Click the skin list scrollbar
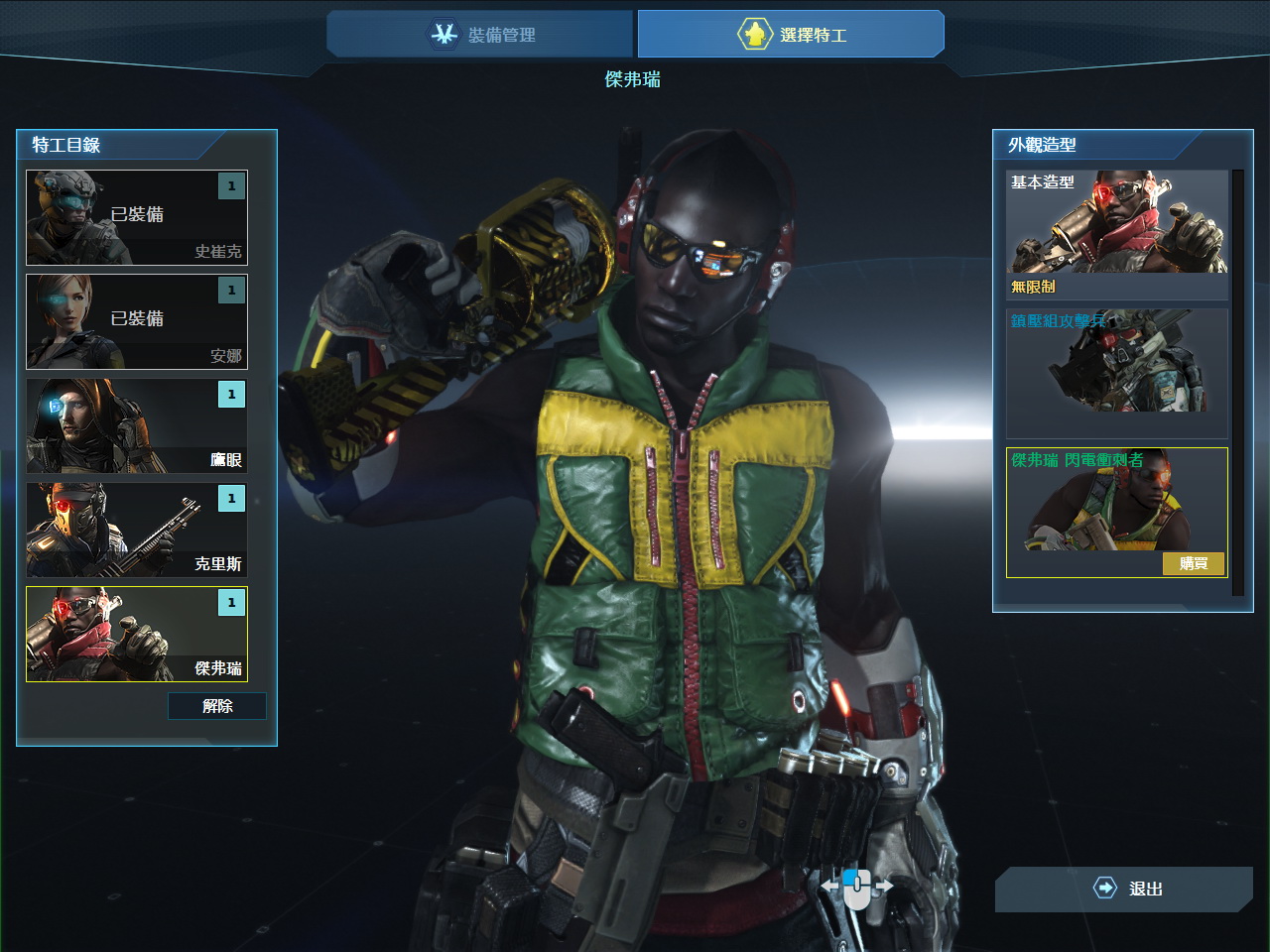The image size is (1270, 952). coord(1237,382)
